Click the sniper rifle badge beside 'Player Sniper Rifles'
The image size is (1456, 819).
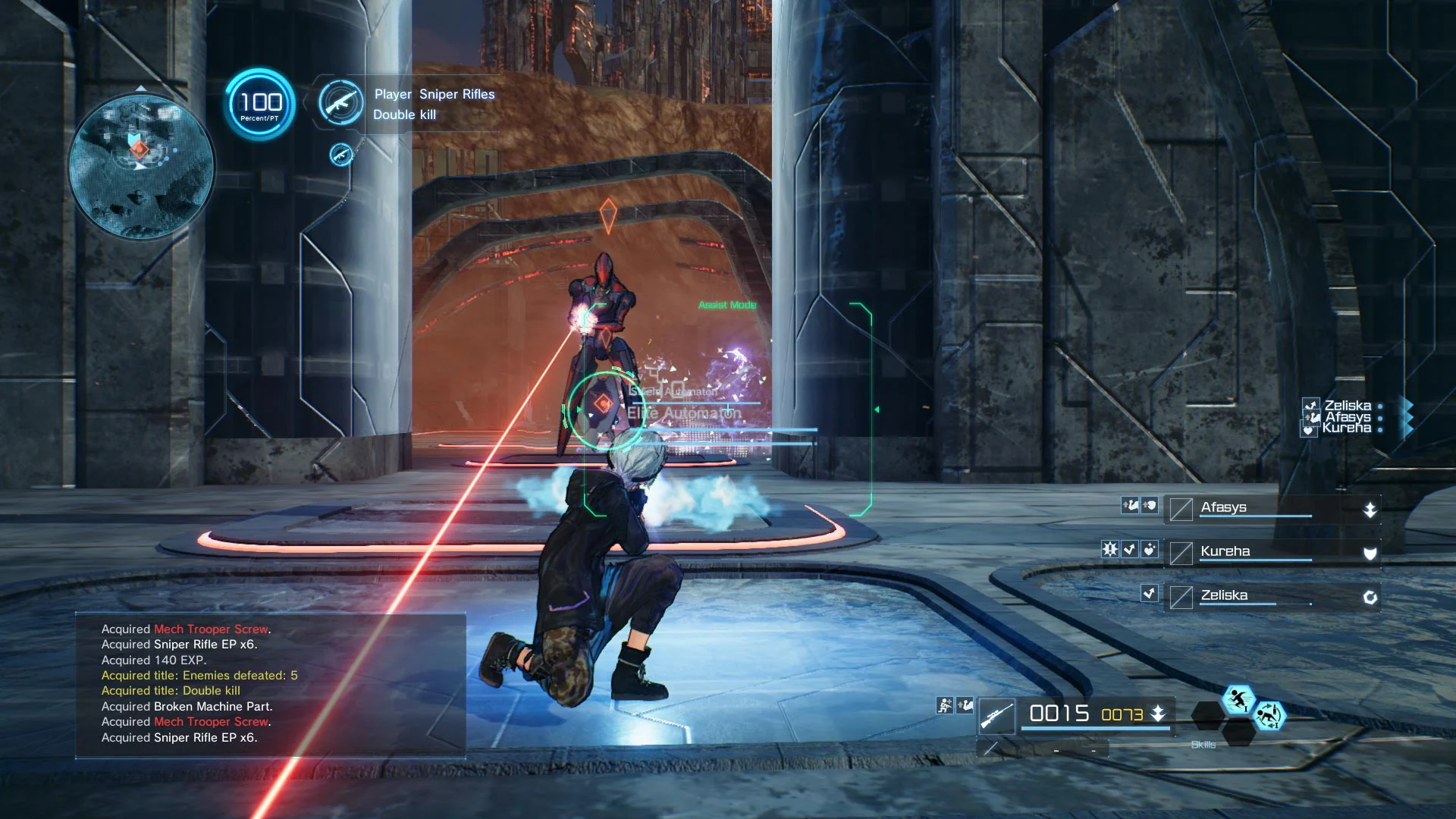[340, 104]
